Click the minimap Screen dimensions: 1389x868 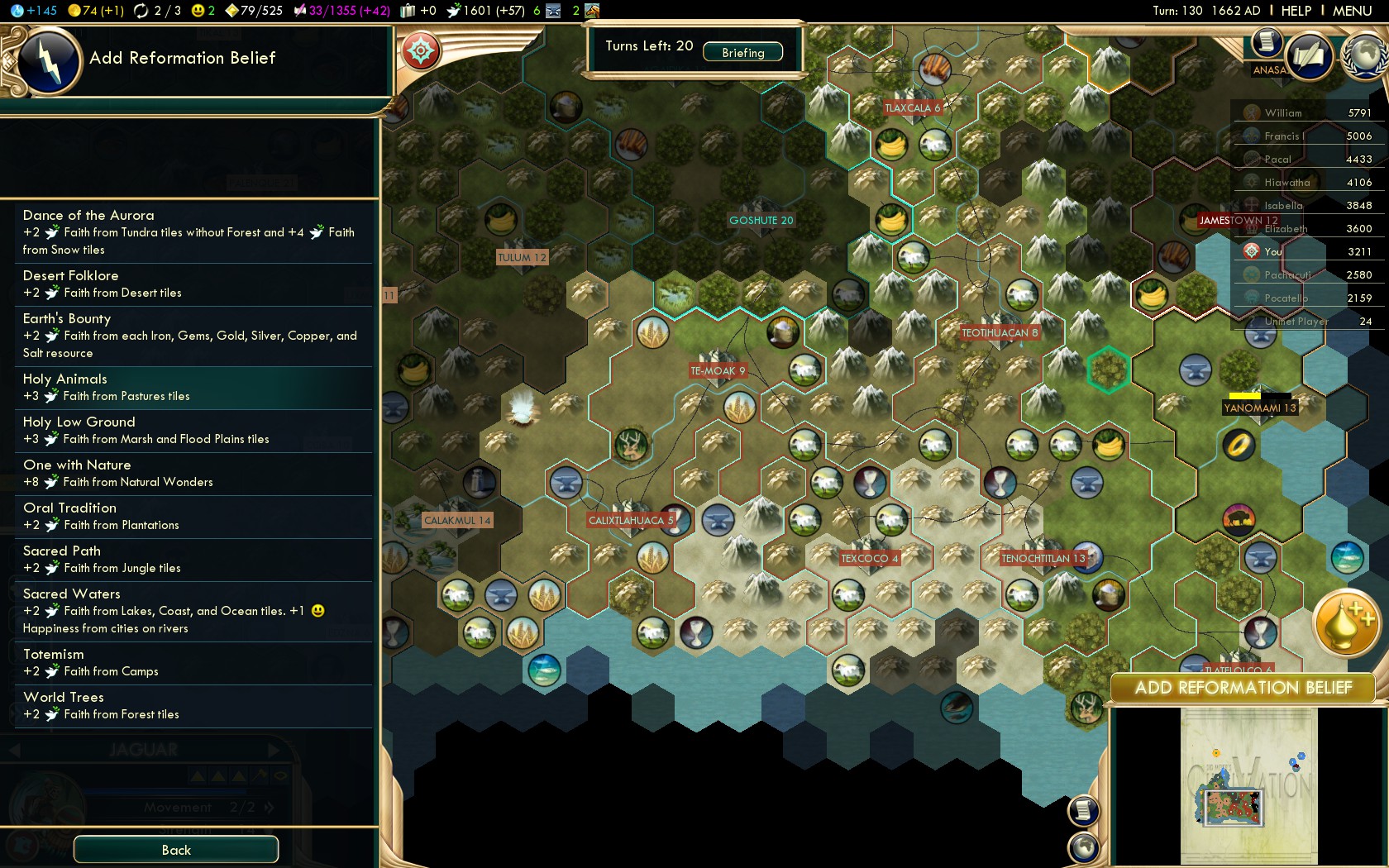pos(1248,785)
